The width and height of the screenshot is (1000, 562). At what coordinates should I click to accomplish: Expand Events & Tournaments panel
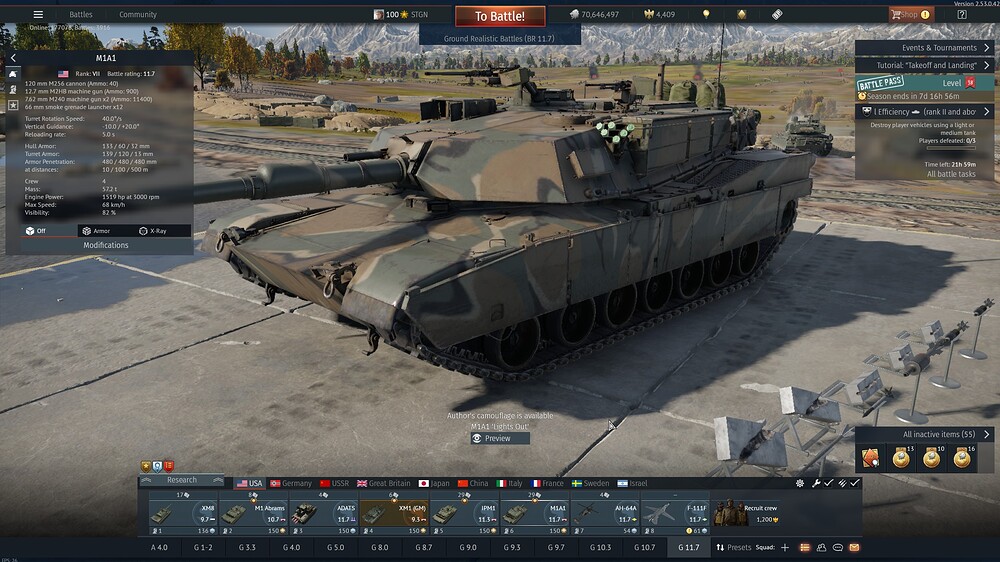(925, 48)
